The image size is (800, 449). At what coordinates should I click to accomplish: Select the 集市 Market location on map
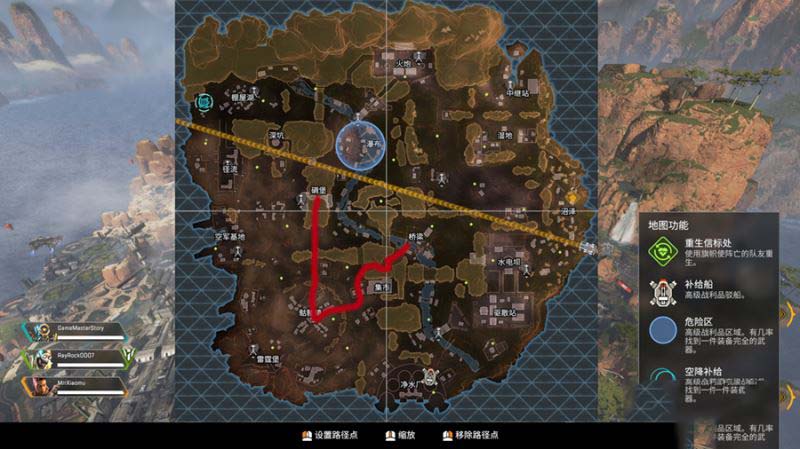click(x=380, y=287)
